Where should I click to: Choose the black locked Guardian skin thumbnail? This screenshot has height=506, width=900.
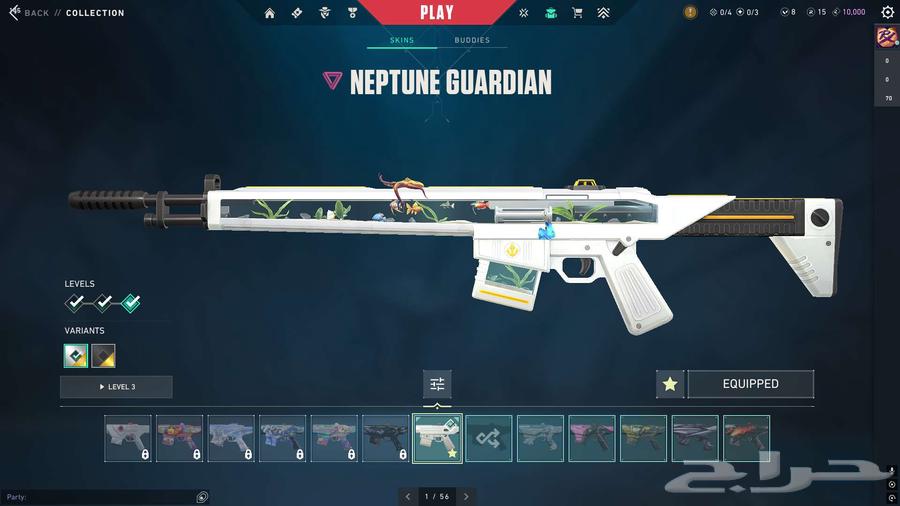coord(386,438)
